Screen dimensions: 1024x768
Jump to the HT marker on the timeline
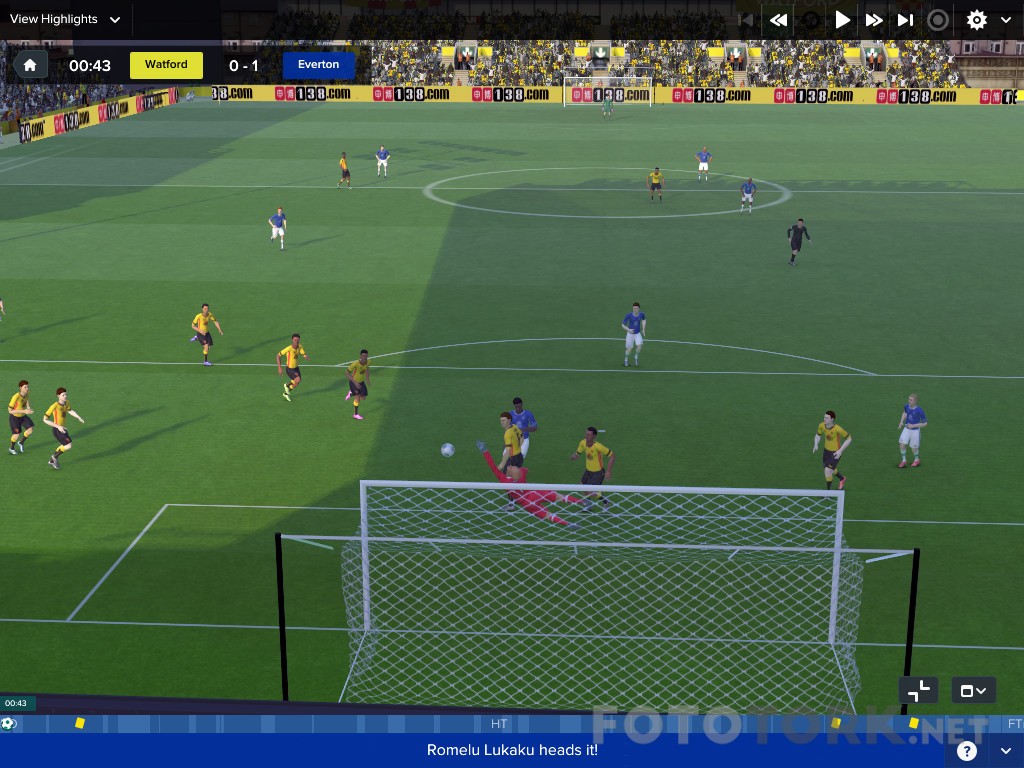(499, 724)
